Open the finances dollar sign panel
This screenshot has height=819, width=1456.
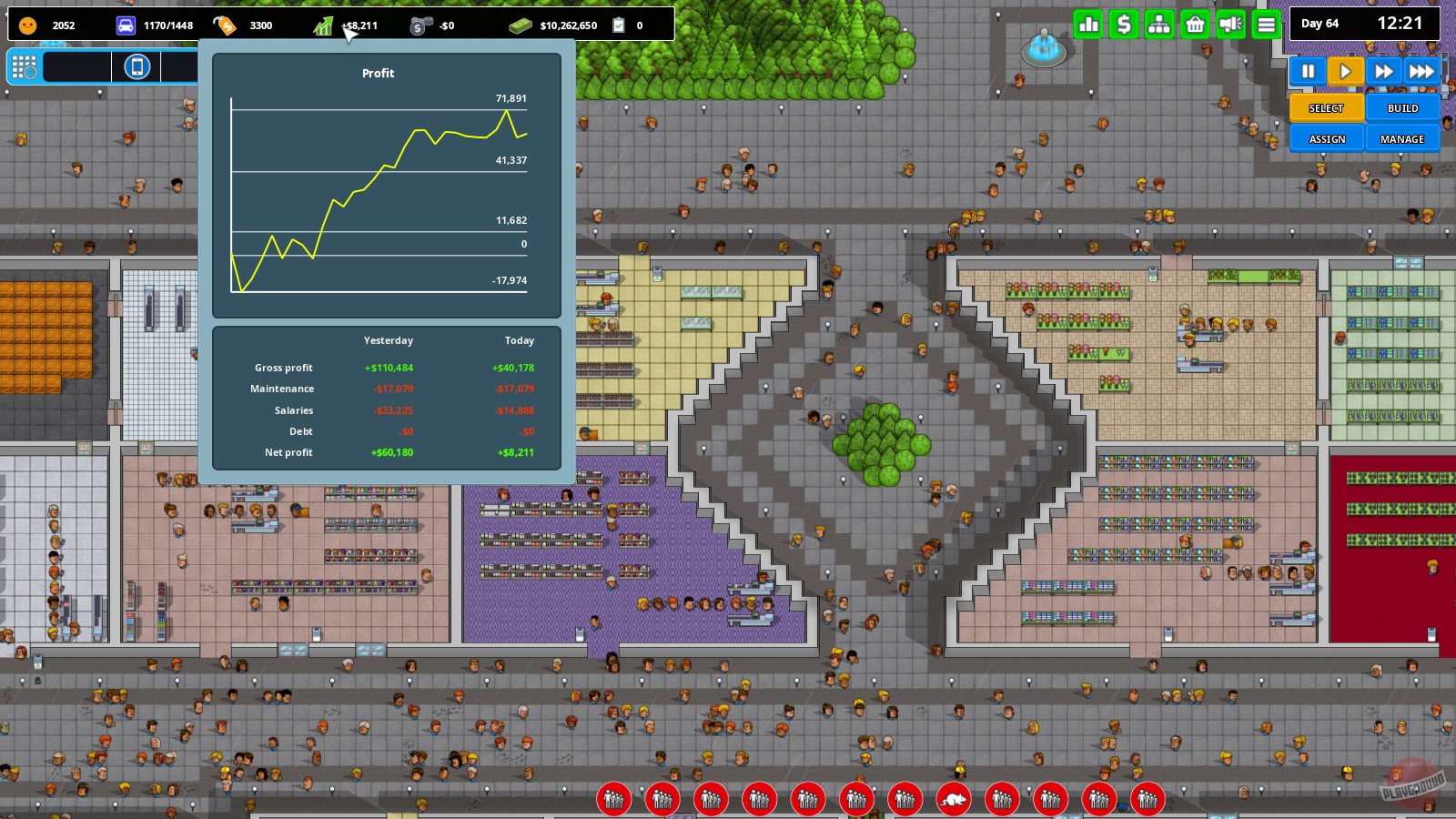pyautogui.click(x=1124, y=25)
